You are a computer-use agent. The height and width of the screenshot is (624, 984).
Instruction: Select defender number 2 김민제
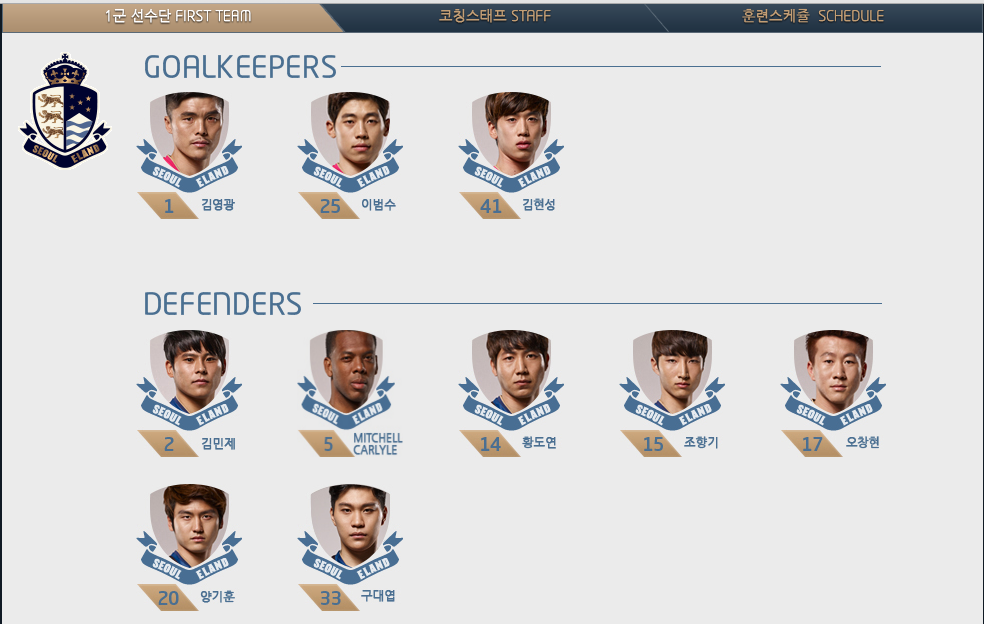pos(188,378)
